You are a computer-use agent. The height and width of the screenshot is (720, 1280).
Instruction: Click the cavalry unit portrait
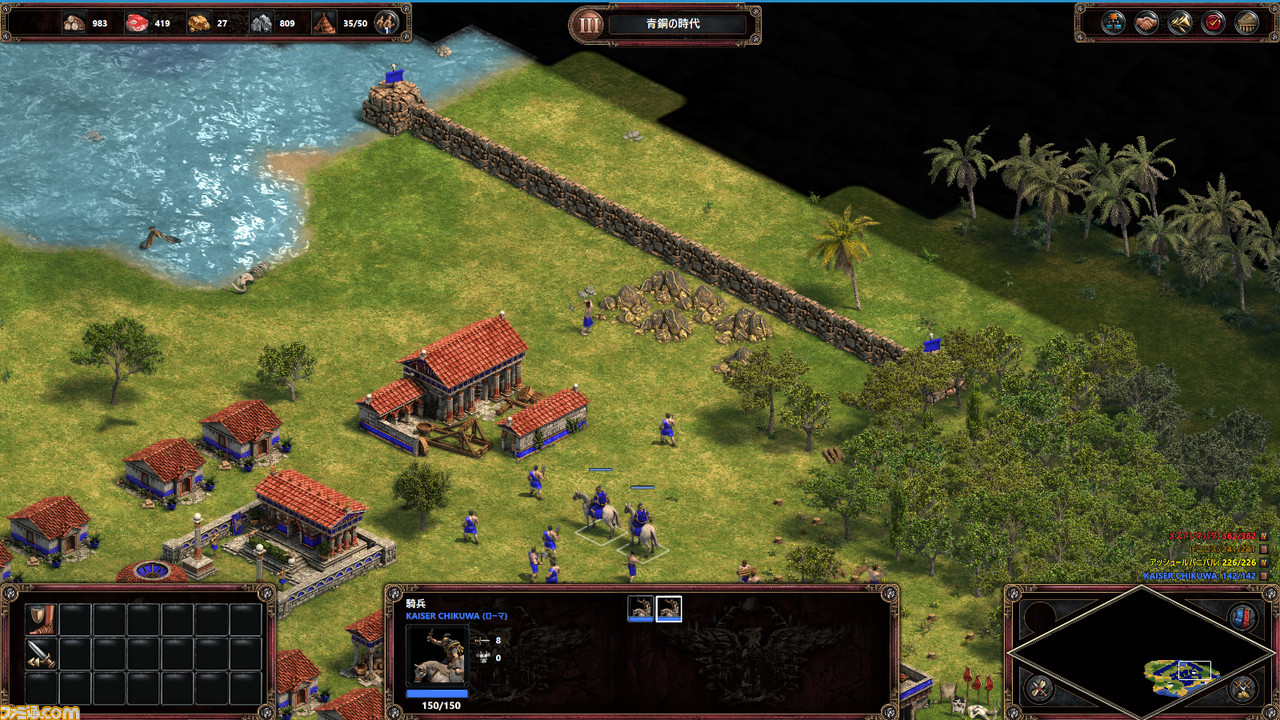[437, 655]
